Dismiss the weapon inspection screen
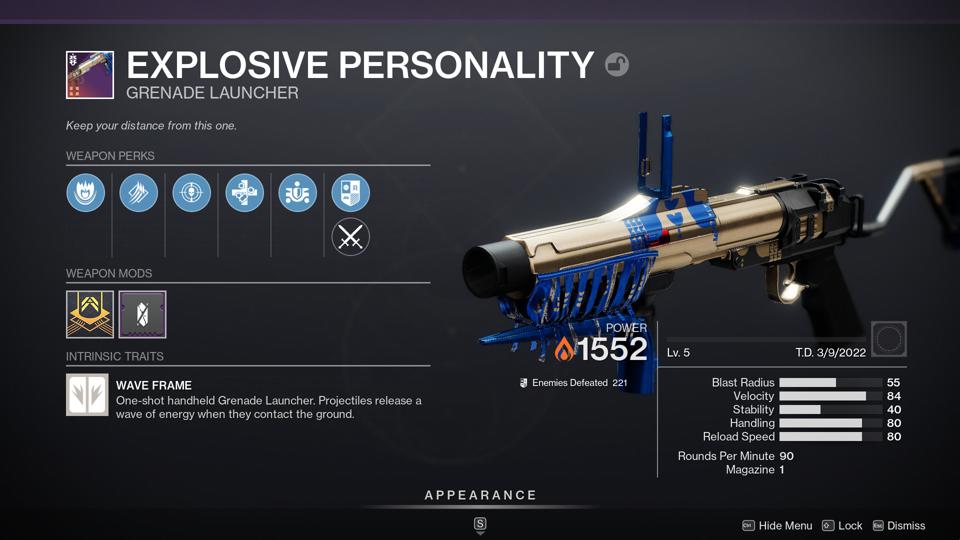 [898, 526]
